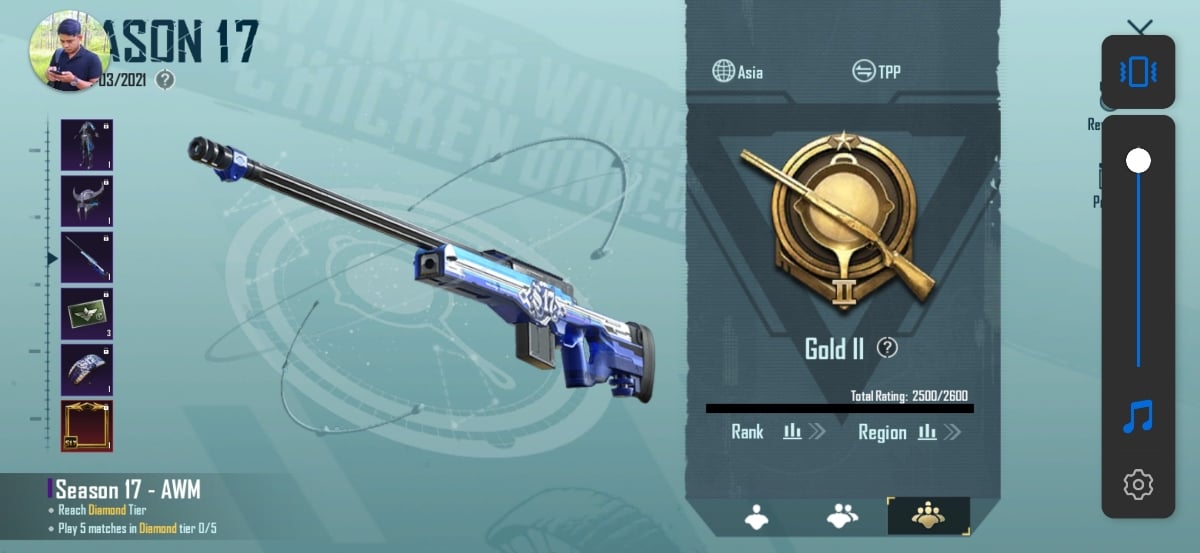Image resolution: width=1200 pixels, height=553 pixels.
Task: Open season date help question mark
Action: [x=166, y=80]
